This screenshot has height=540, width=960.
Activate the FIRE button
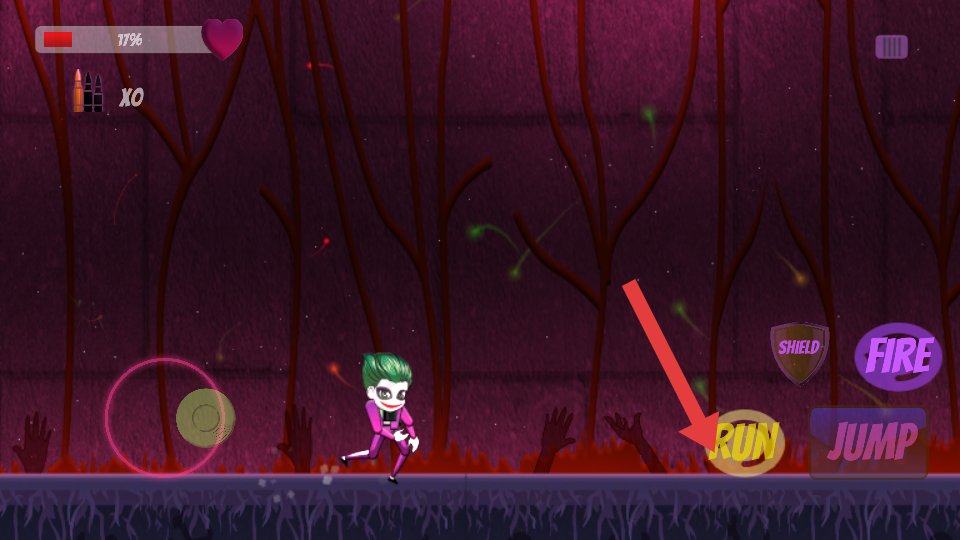coord(898,356)
